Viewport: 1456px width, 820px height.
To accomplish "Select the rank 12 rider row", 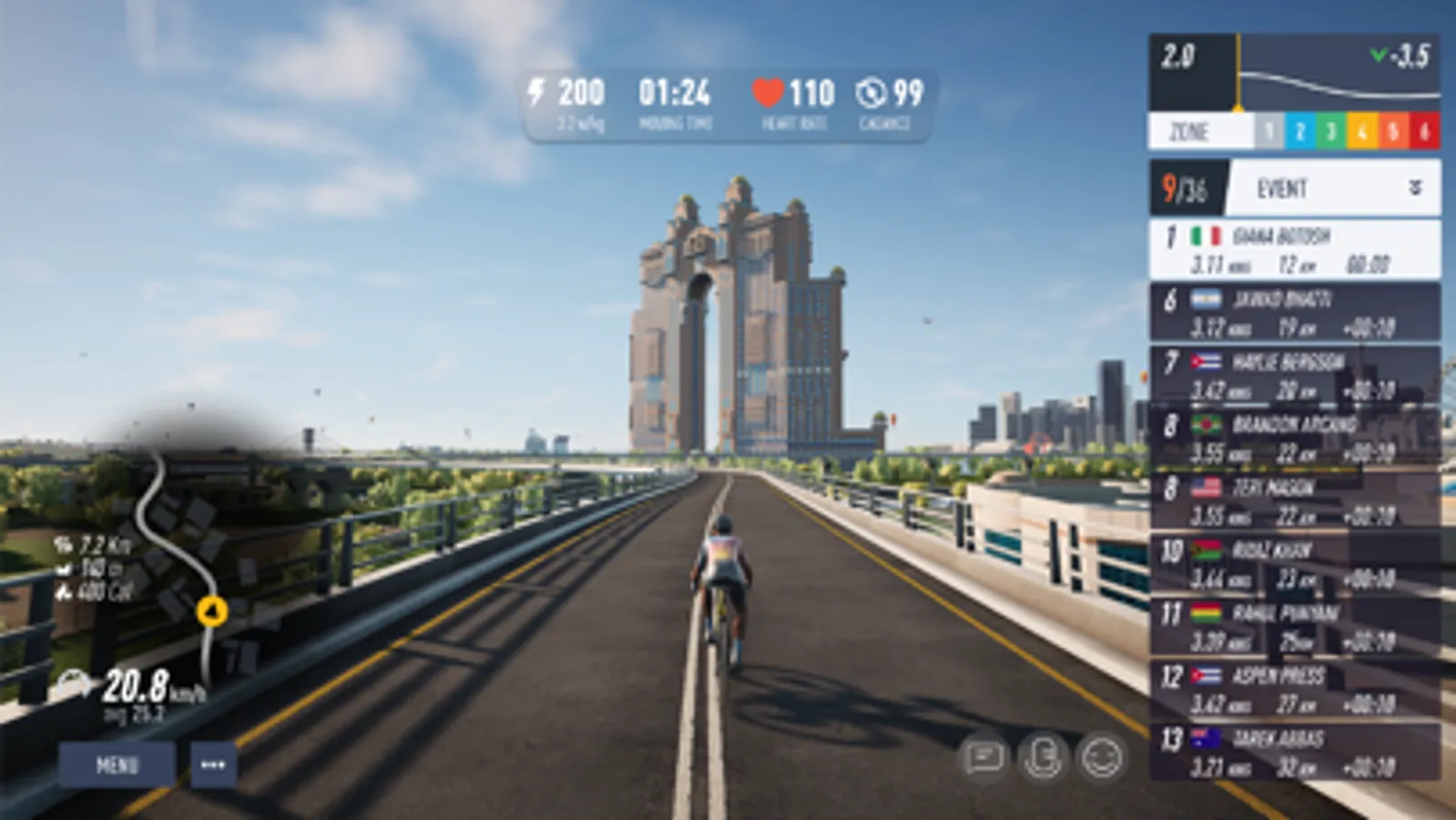I will pos(1294,690).
